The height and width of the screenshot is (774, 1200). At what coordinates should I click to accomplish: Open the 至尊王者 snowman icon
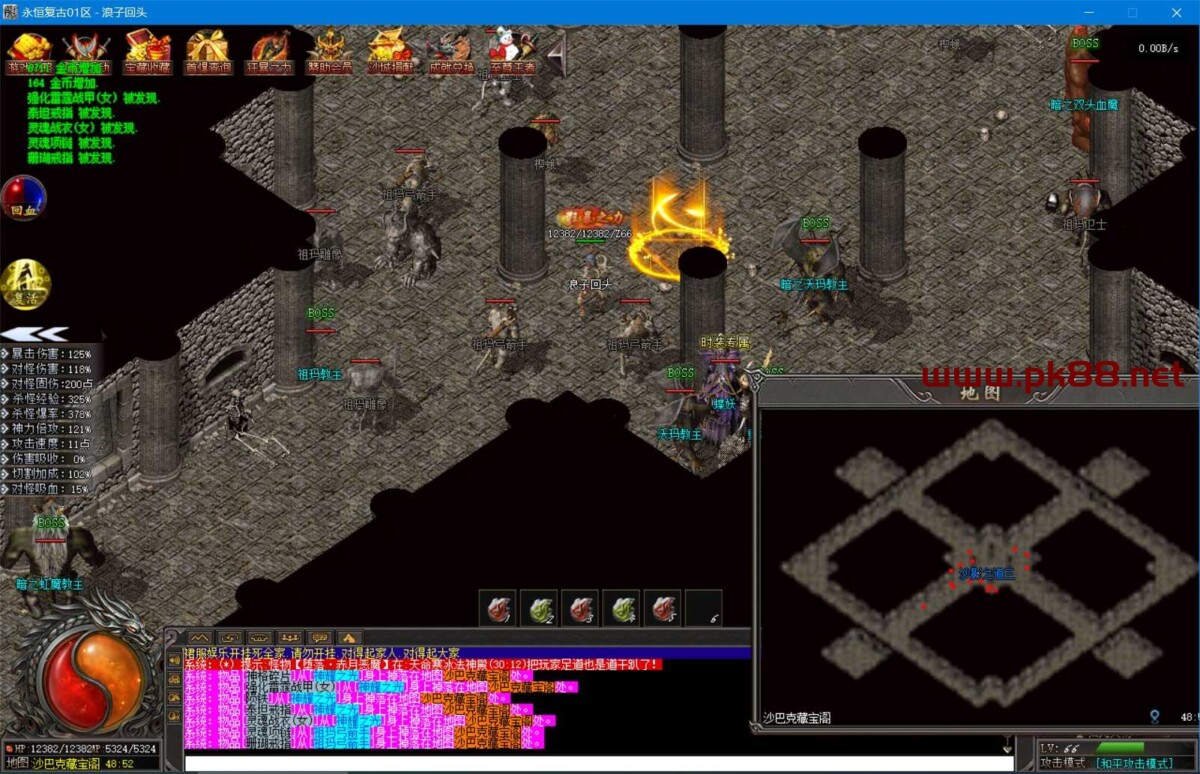[x=511, y=50]
